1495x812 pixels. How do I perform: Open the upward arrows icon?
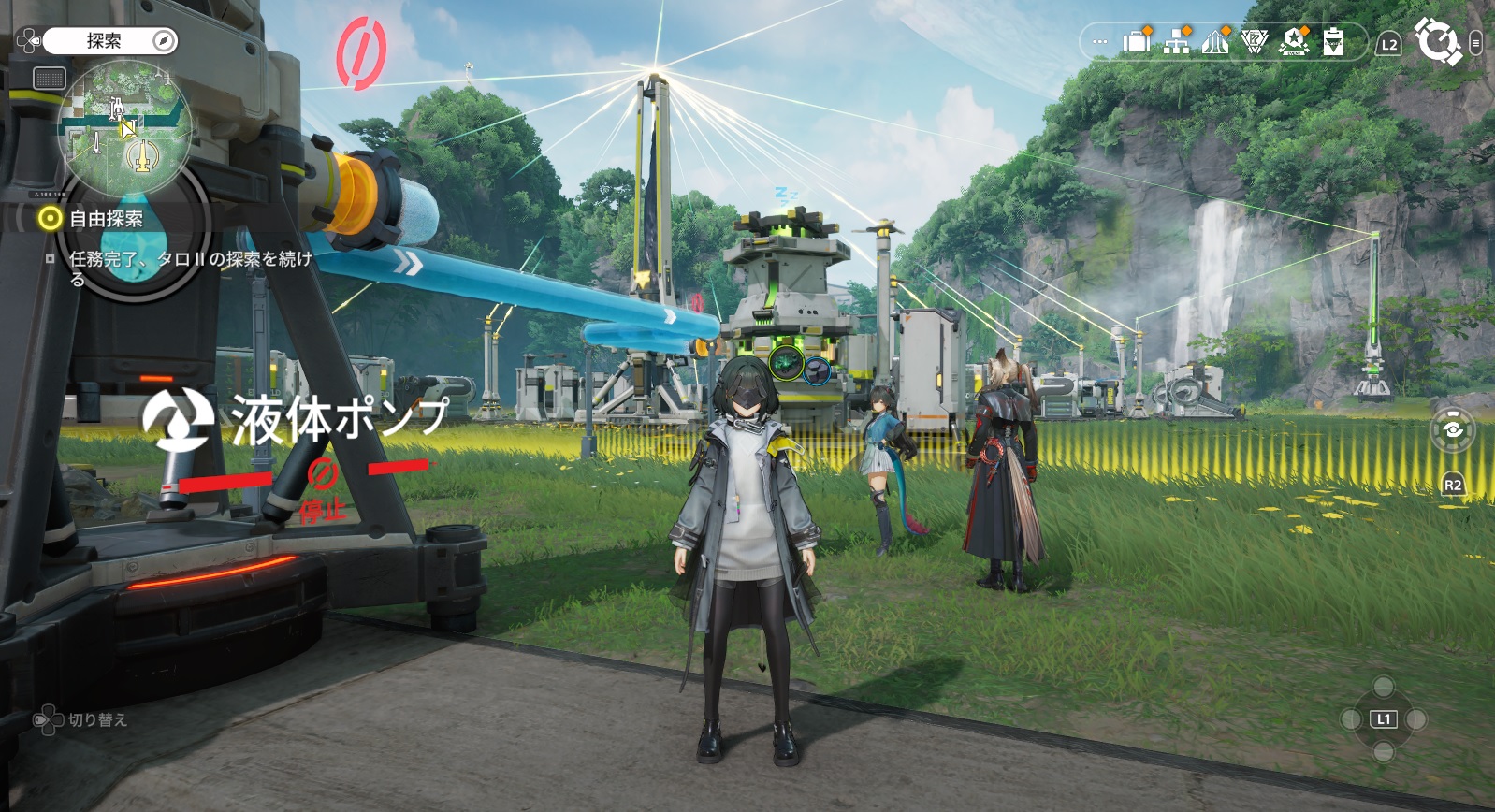coord(1214,41)
